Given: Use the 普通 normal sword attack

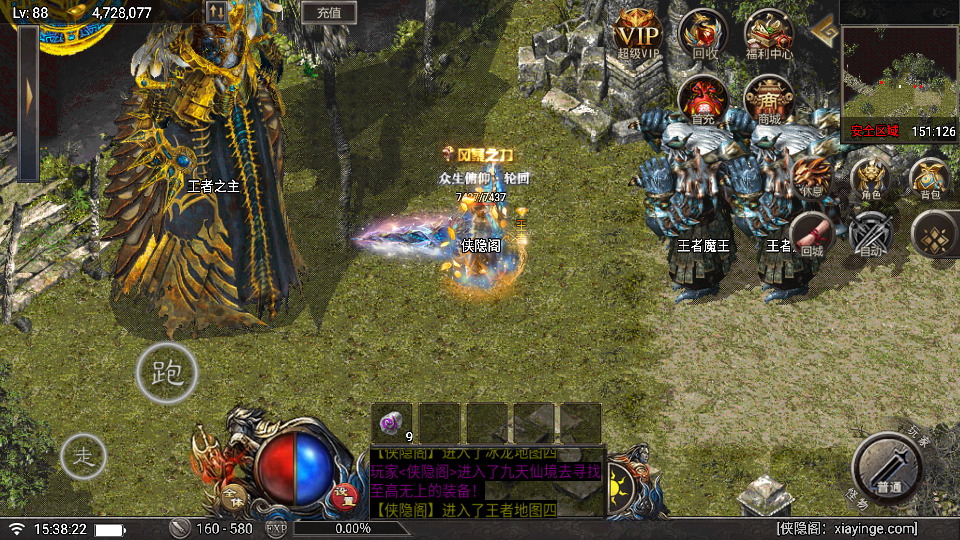Looking at the screenshot, I should point(887,466).
